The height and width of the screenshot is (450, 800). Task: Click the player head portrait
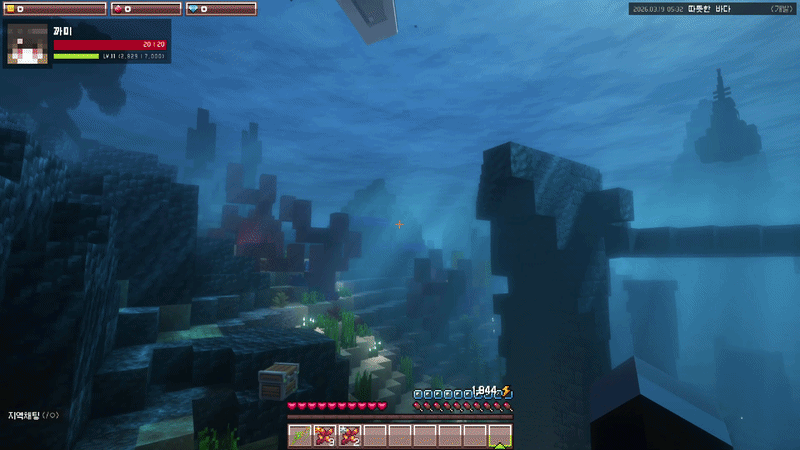coord(29,45)
